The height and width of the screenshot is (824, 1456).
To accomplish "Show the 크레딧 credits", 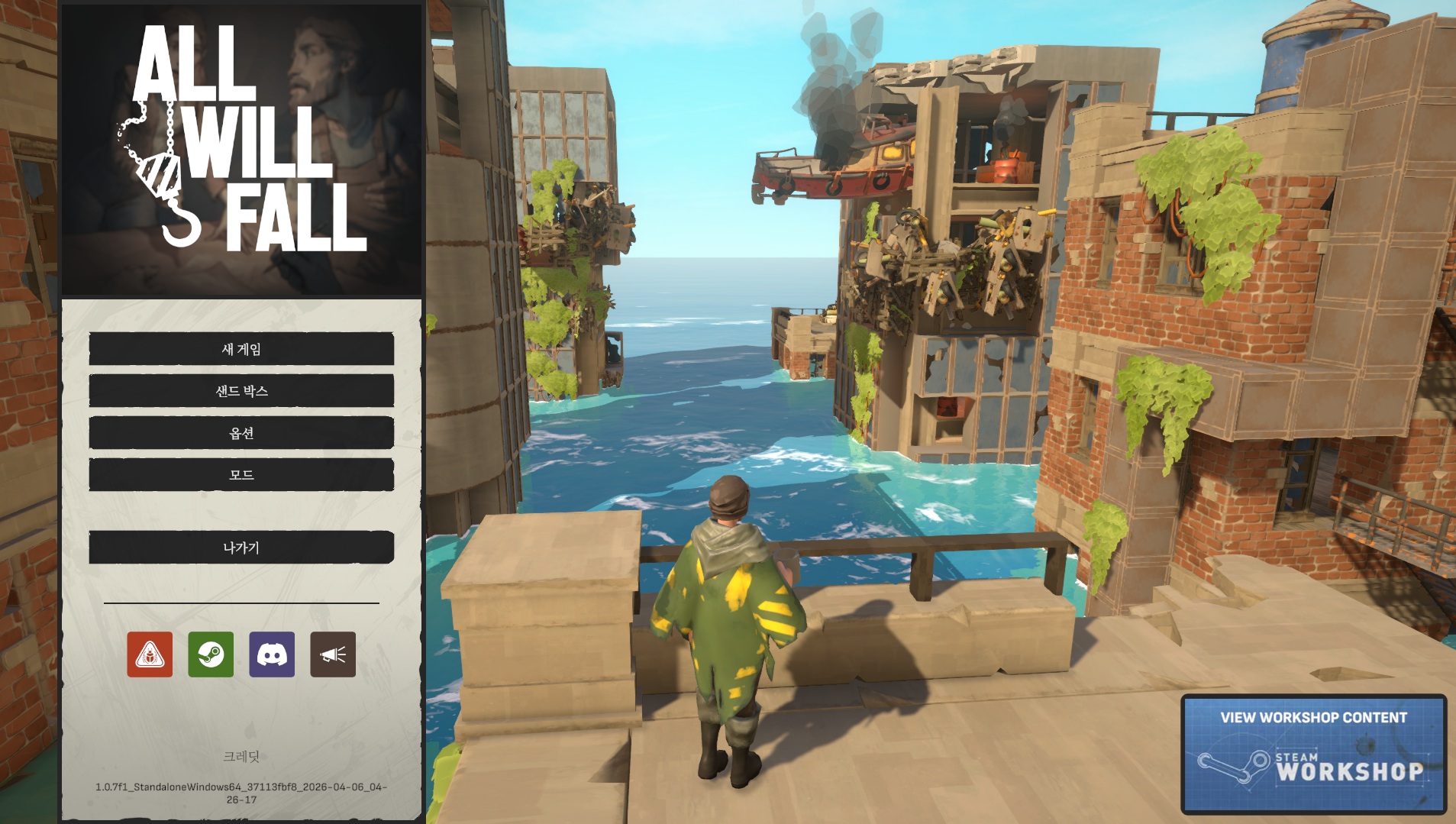I will (241, 756).
